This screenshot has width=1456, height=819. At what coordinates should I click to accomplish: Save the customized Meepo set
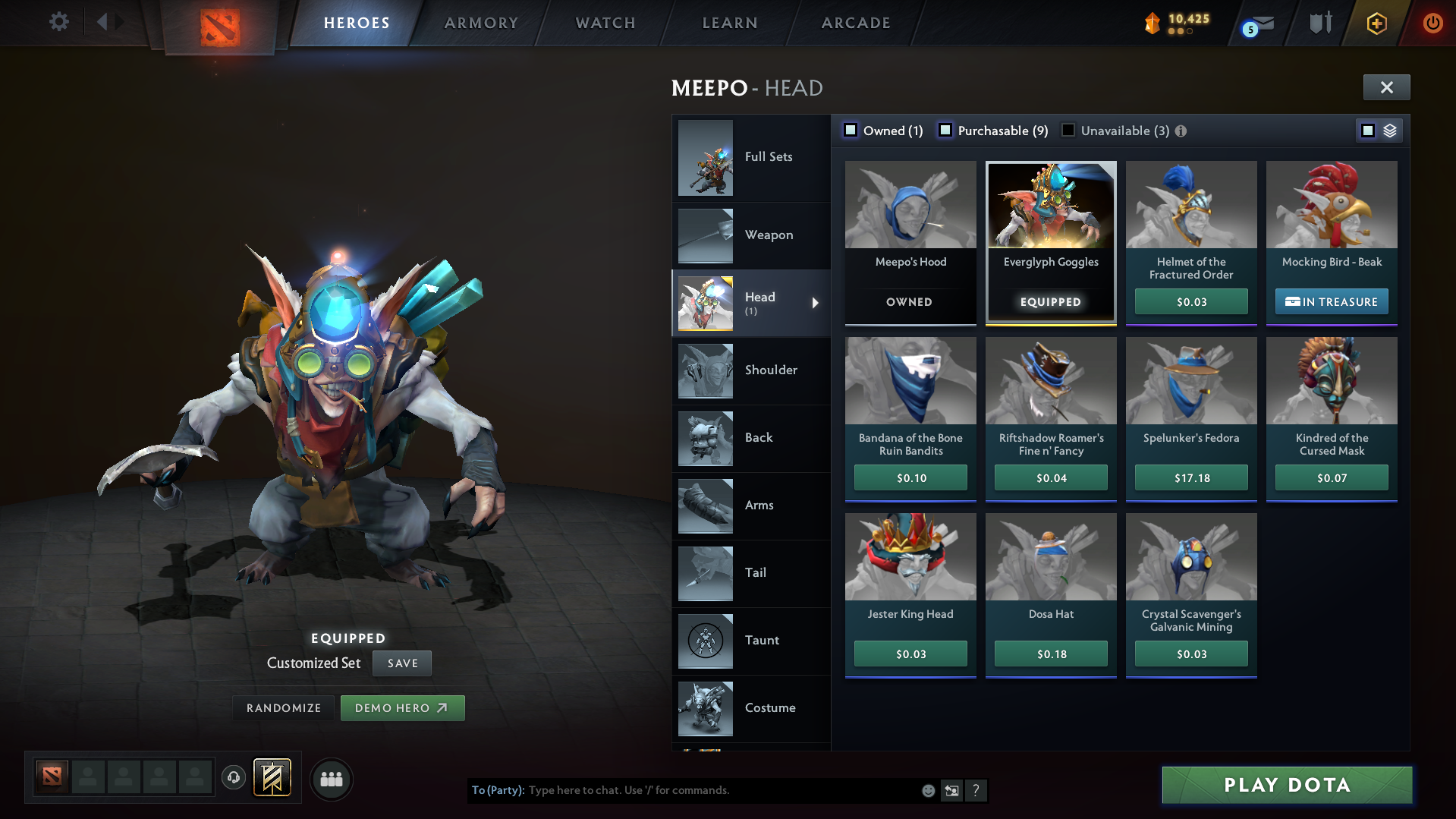[x=401, y=663]
